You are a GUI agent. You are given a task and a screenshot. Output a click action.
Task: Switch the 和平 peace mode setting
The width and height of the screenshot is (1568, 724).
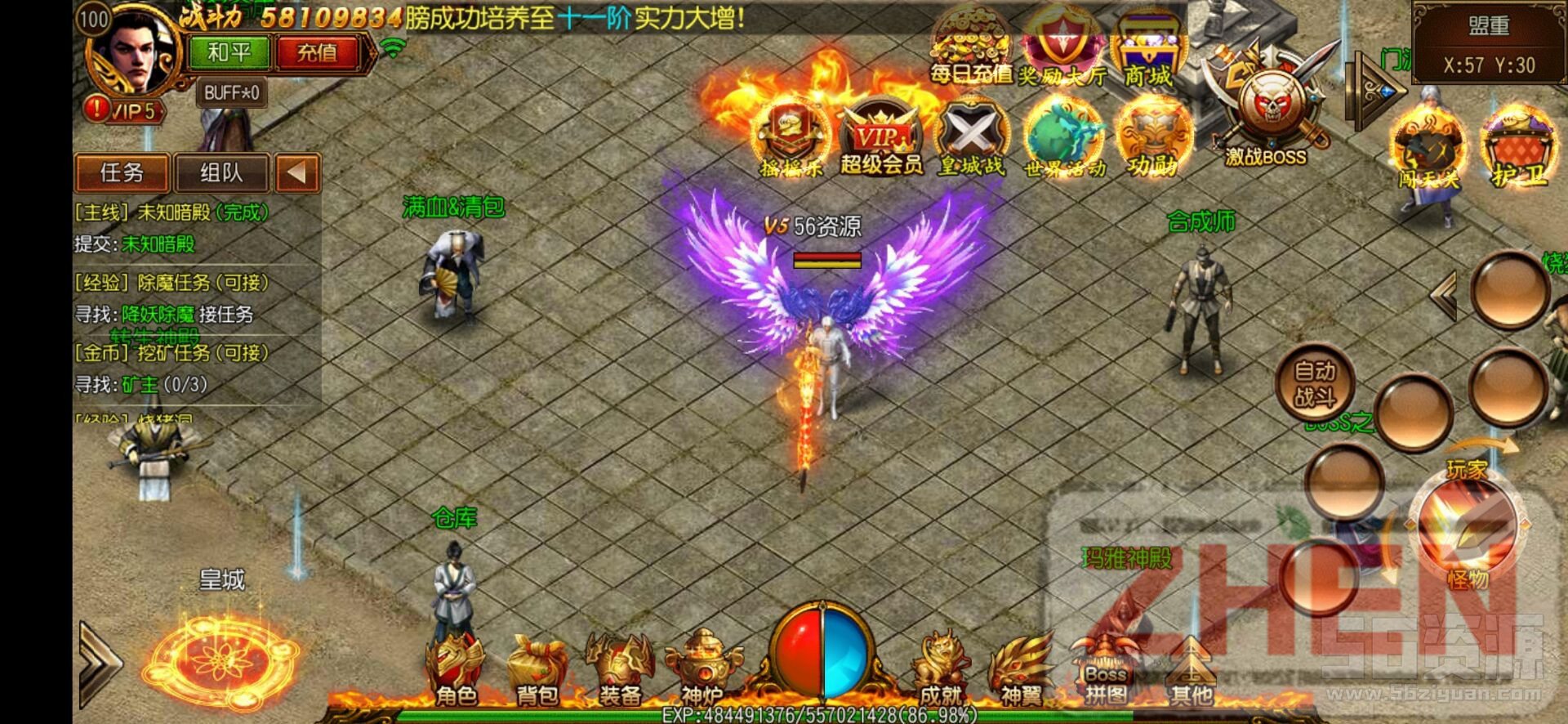point(229,51)
